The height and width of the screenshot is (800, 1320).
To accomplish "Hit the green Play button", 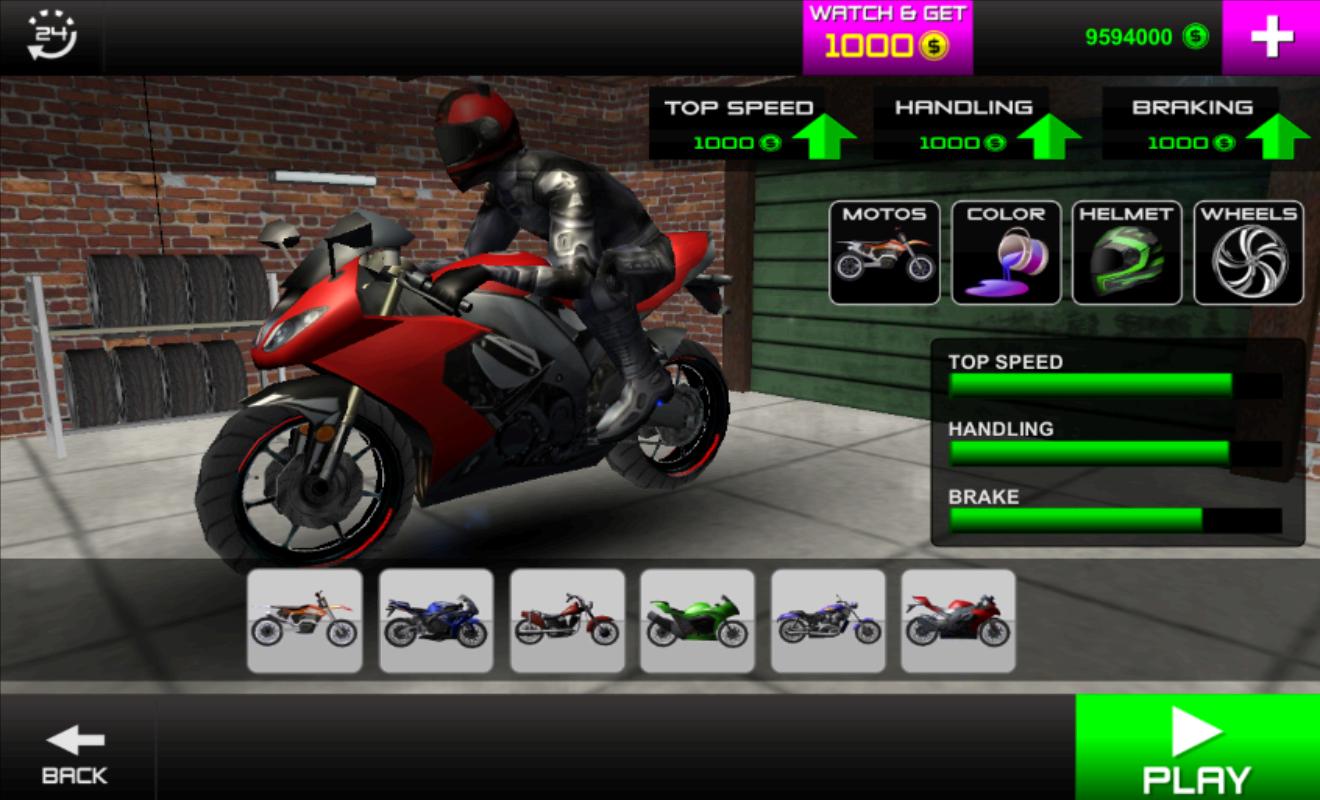I will coord(1195,745).
